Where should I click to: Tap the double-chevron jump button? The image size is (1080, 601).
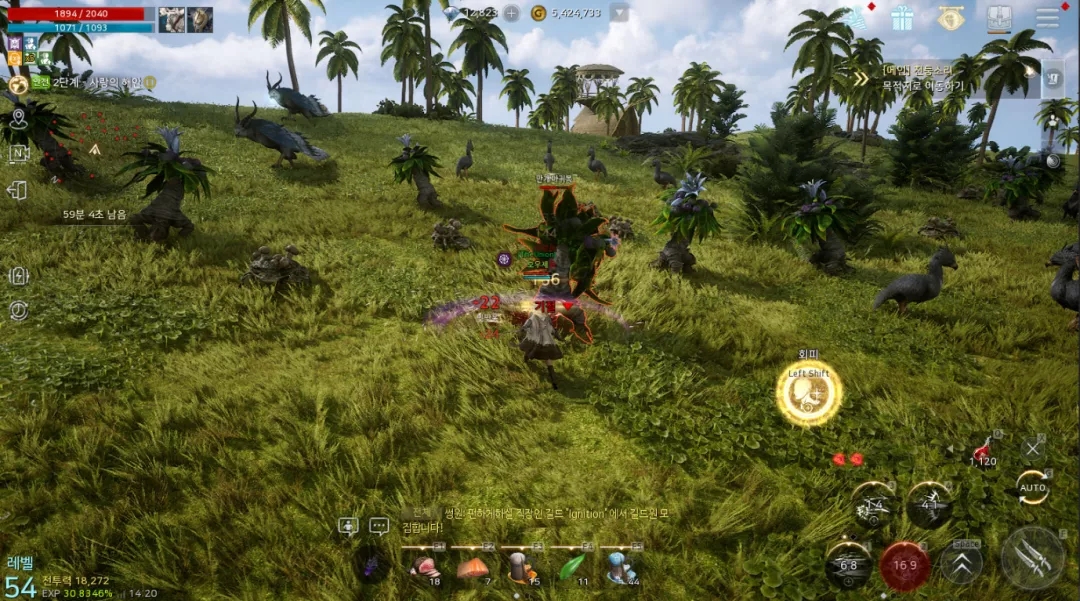(x=961, y=563)
